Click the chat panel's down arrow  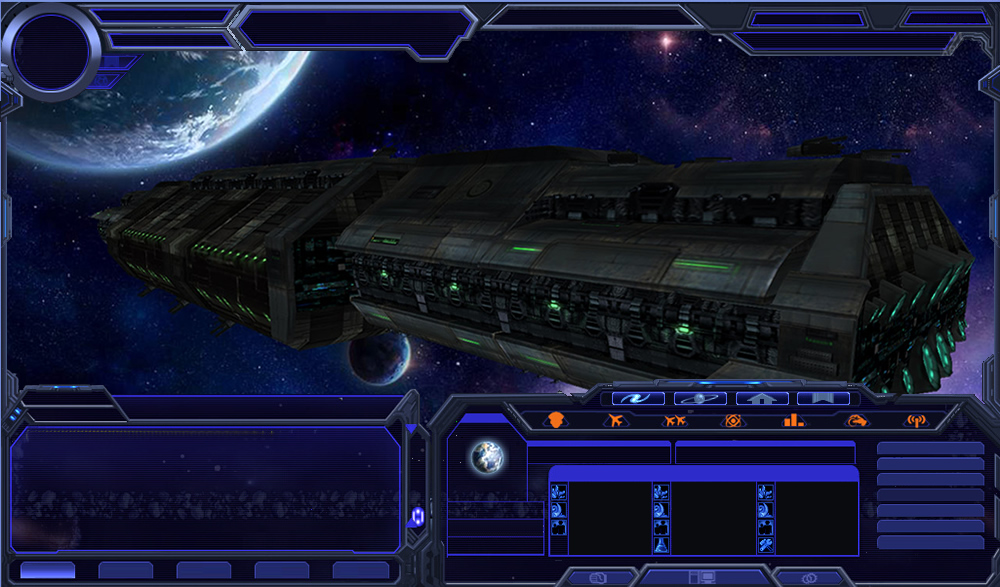coord(411,429)
